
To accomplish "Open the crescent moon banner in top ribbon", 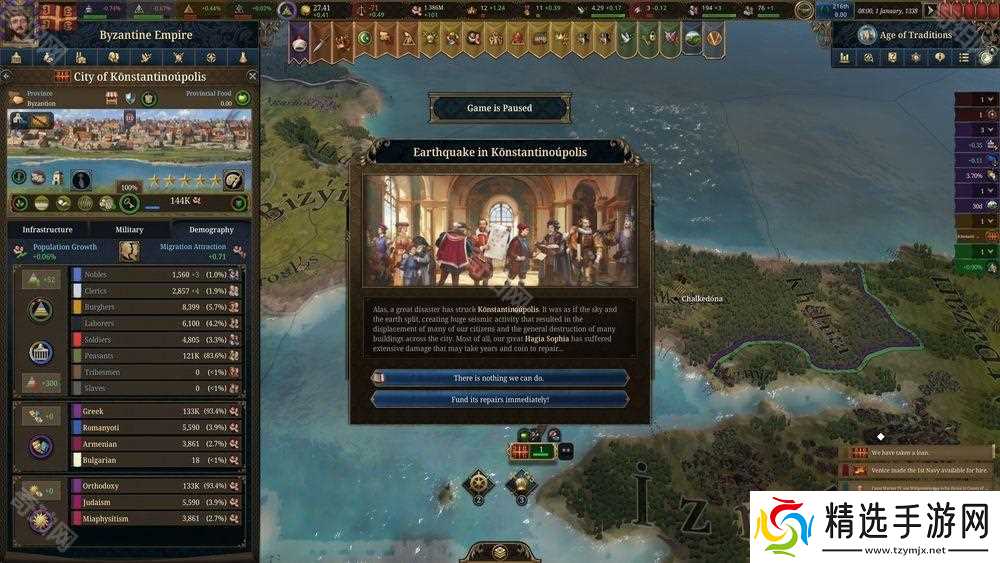I will click(365, 39).
